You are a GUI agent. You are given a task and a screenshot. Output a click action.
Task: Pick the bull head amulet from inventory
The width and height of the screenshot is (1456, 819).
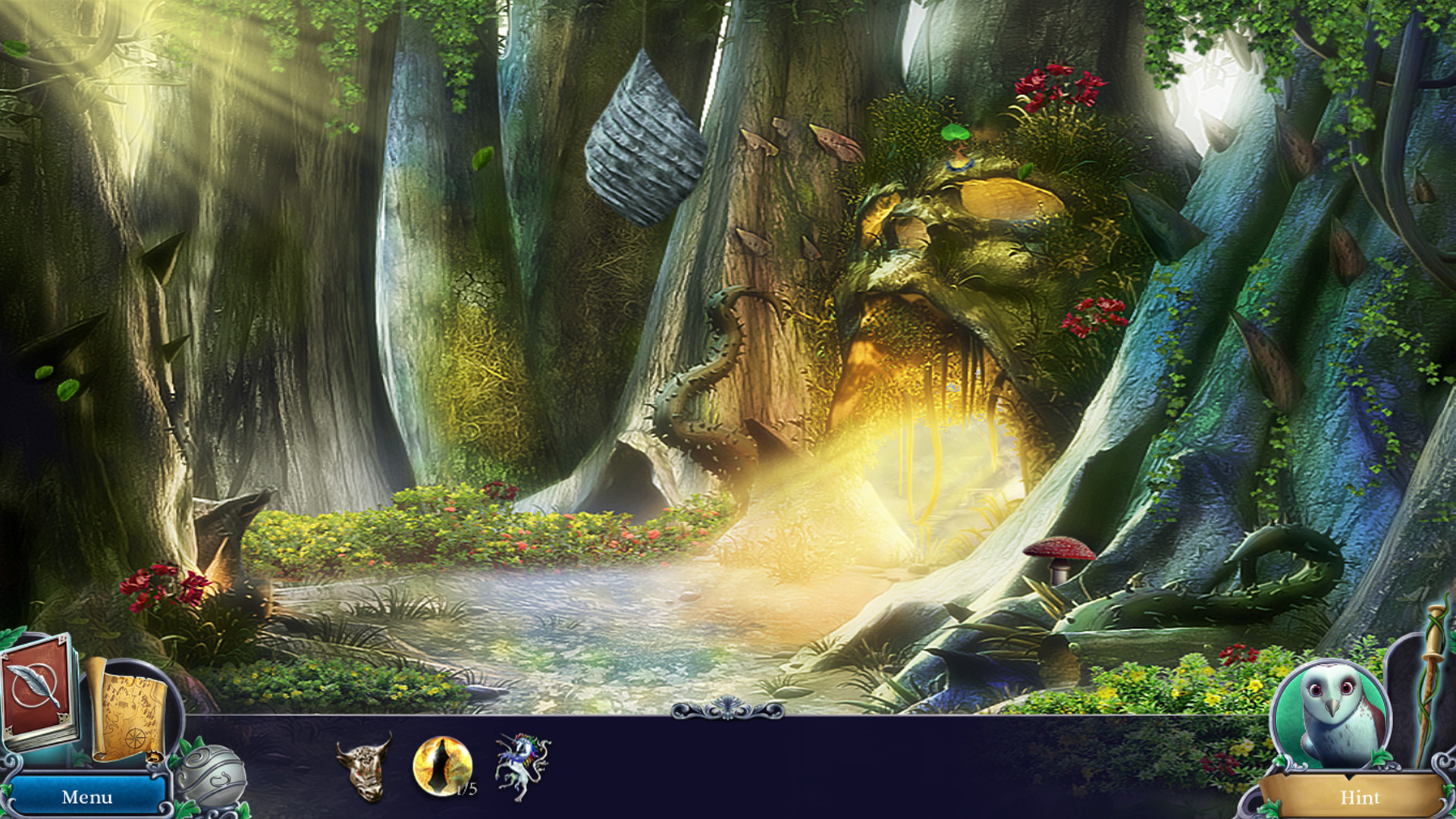[x=362, y=766]
